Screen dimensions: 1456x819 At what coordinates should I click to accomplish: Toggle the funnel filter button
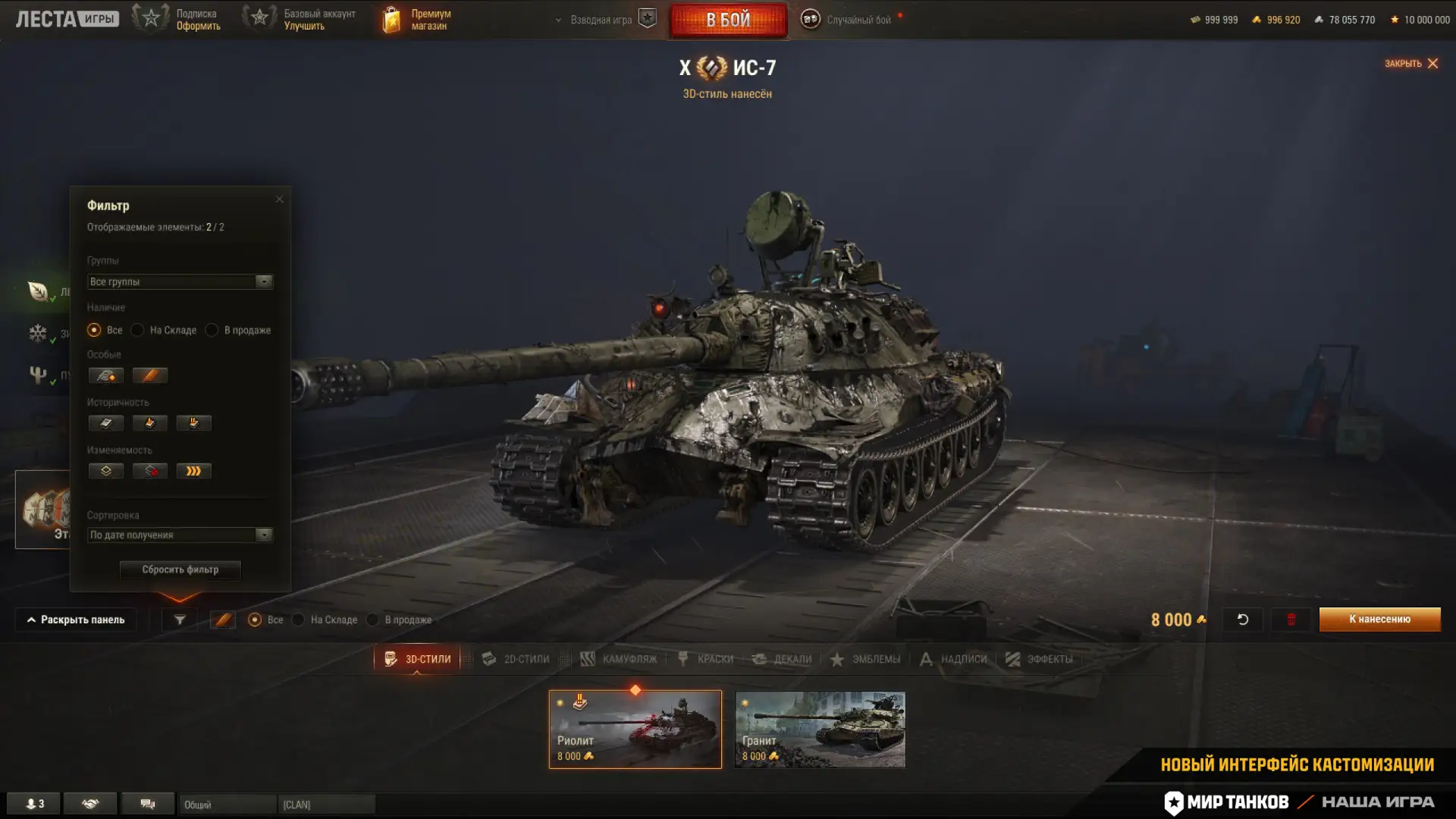point(180,620)
